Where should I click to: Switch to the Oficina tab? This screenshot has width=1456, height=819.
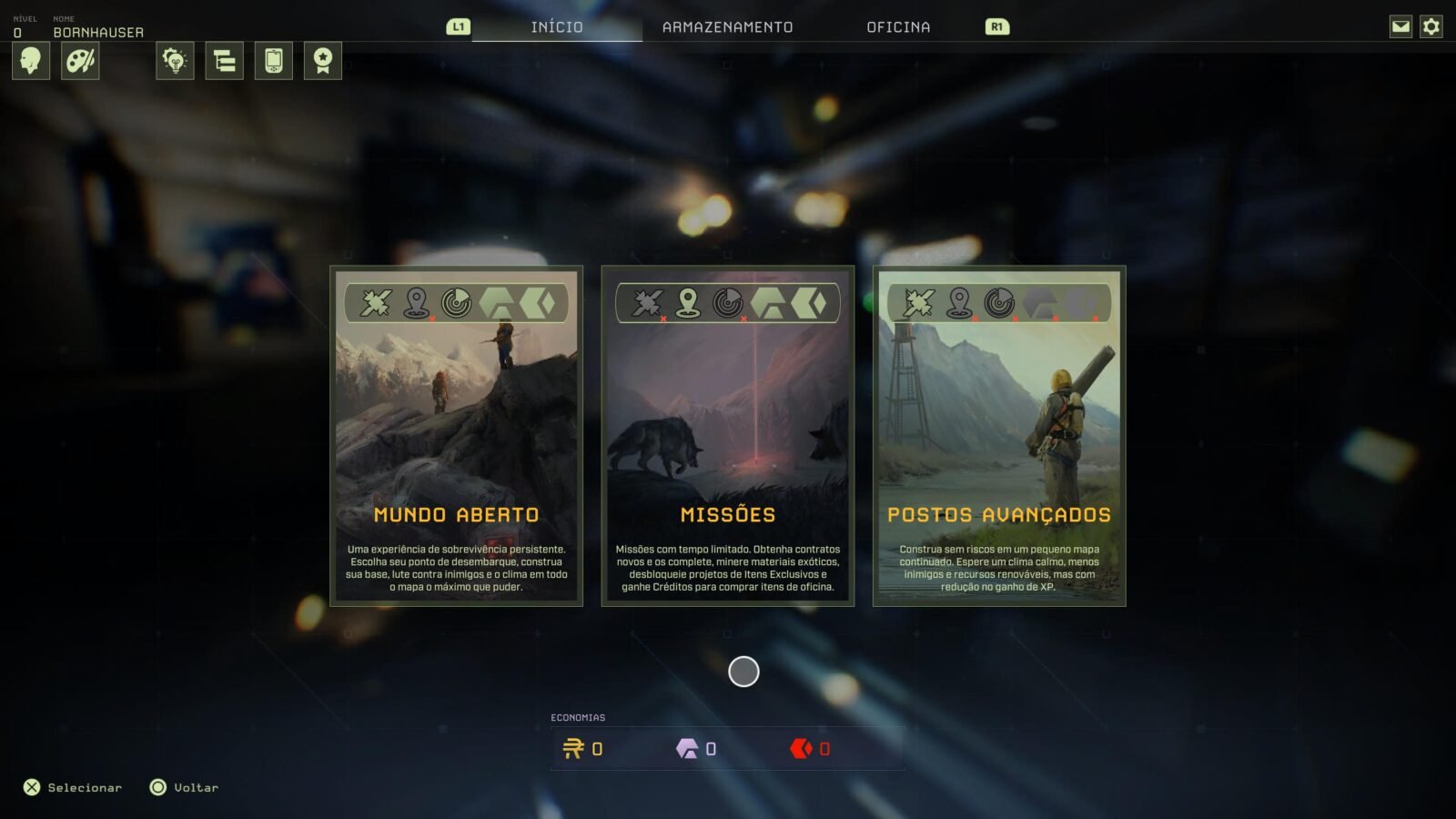(x=898, y=27)
